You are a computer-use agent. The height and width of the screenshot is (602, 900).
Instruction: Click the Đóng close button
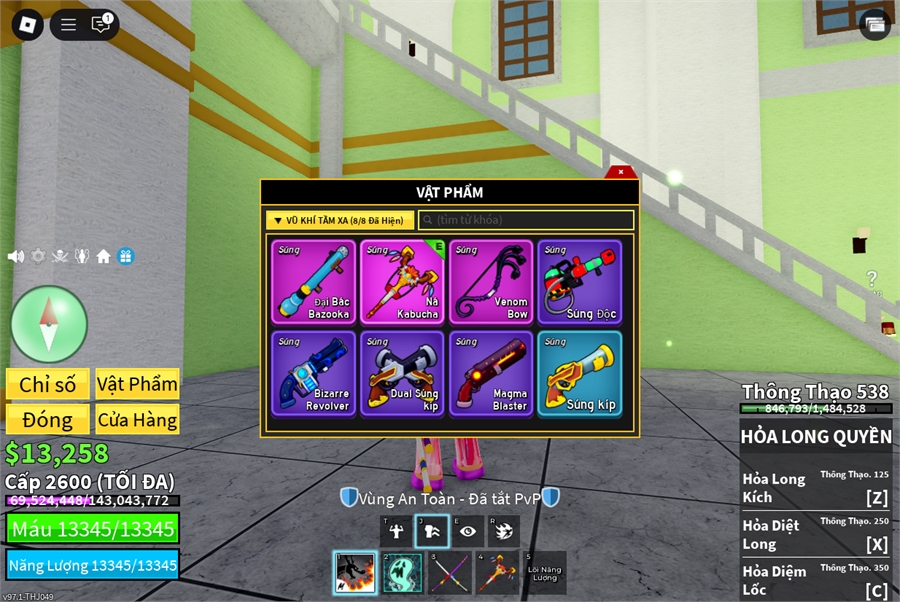[48, 419]
